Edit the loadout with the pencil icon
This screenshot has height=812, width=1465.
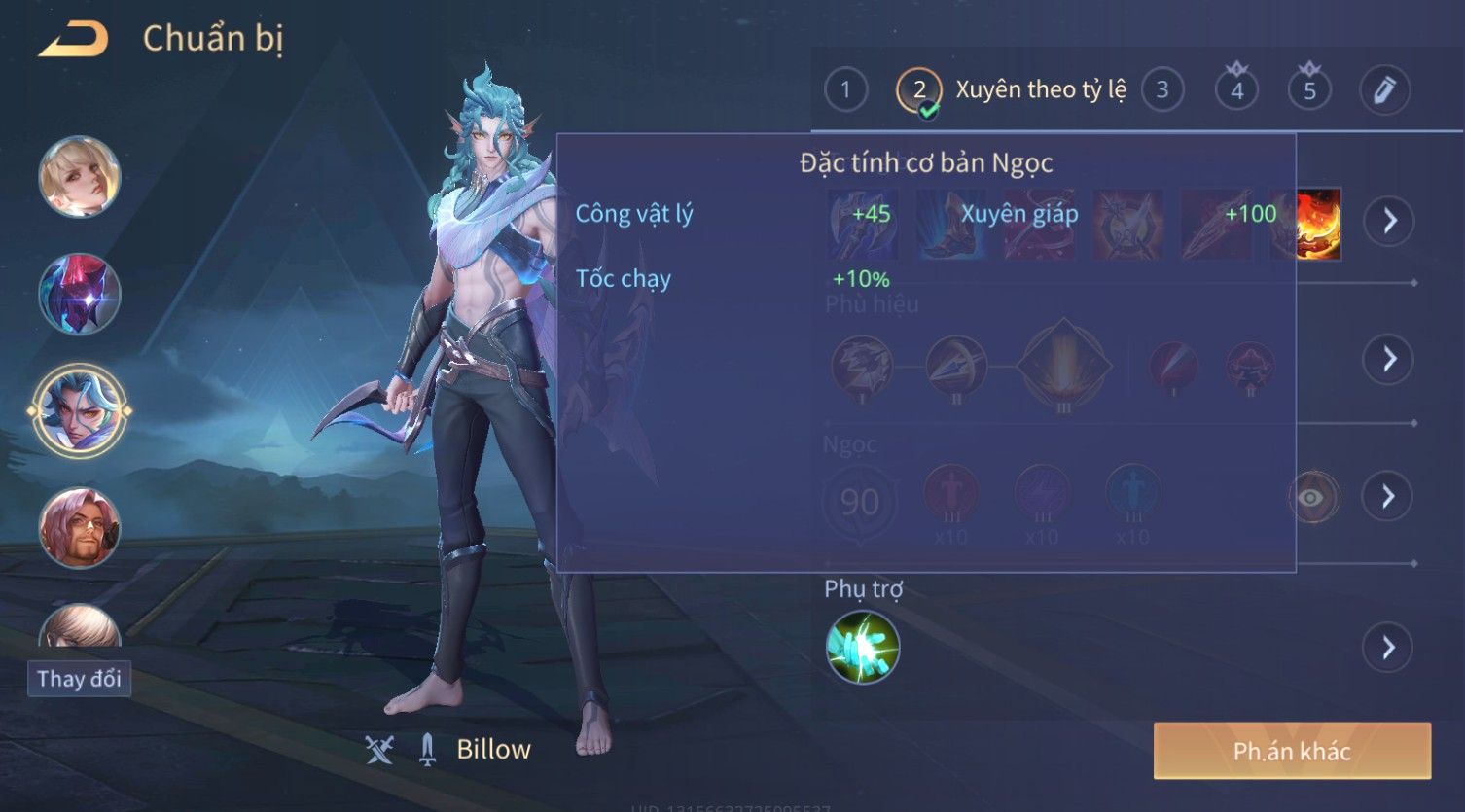1384,90
